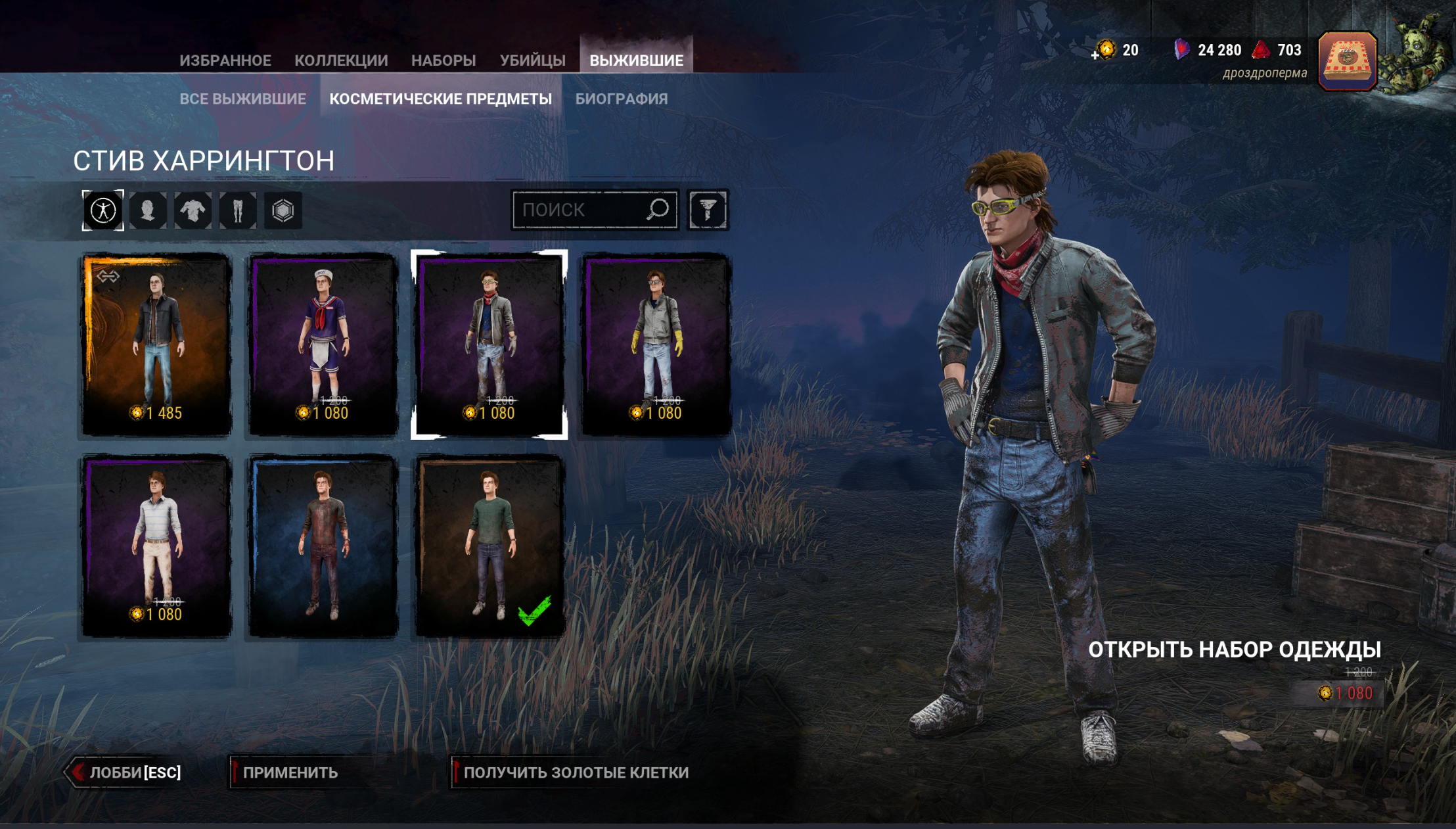Select the equipped green sweater outfit
The height and width of the screenshot is (829, 1456).
[489, 546]
